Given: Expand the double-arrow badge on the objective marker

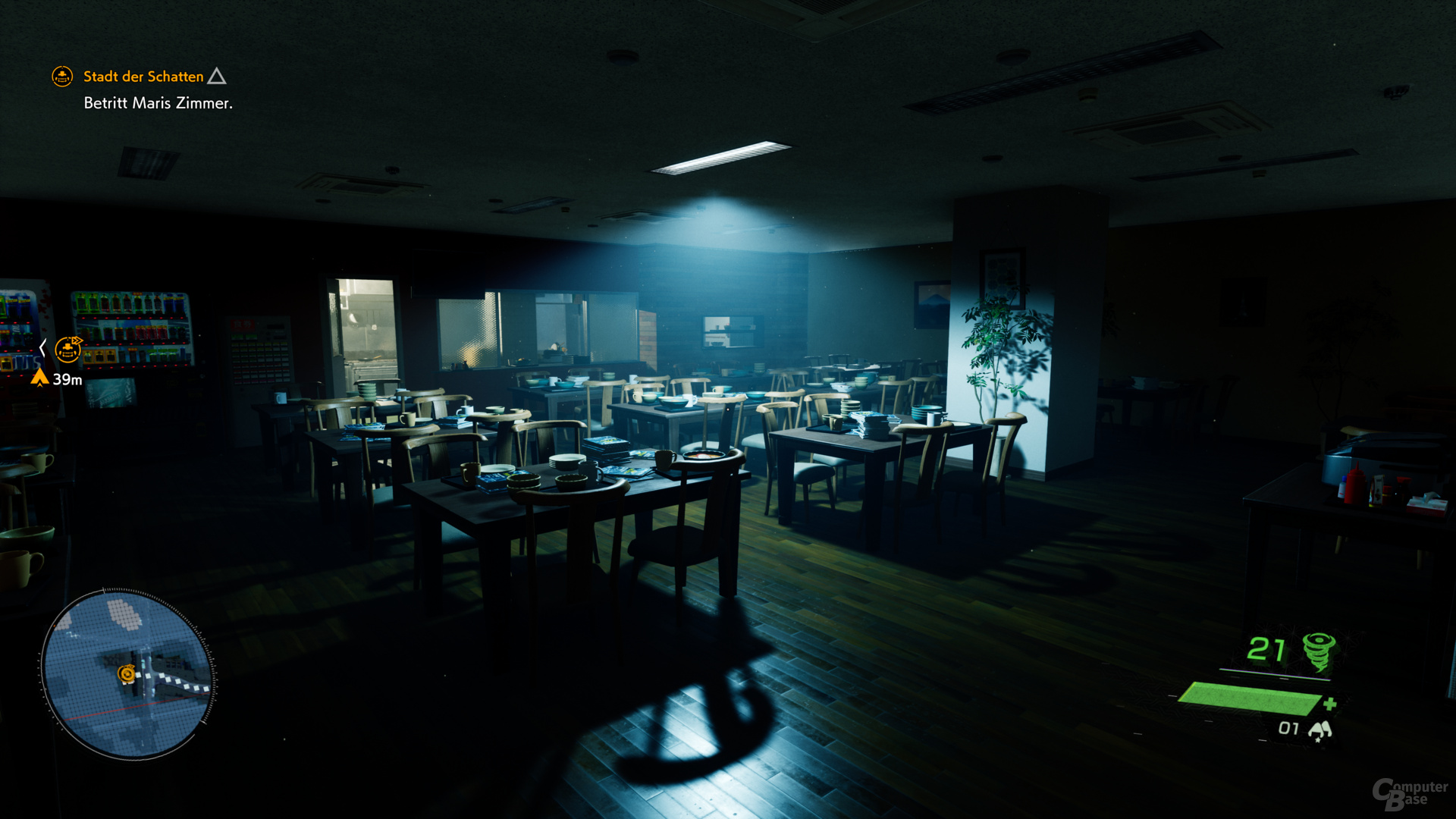Looking at the screenshot, I should (x=75, y=340).
